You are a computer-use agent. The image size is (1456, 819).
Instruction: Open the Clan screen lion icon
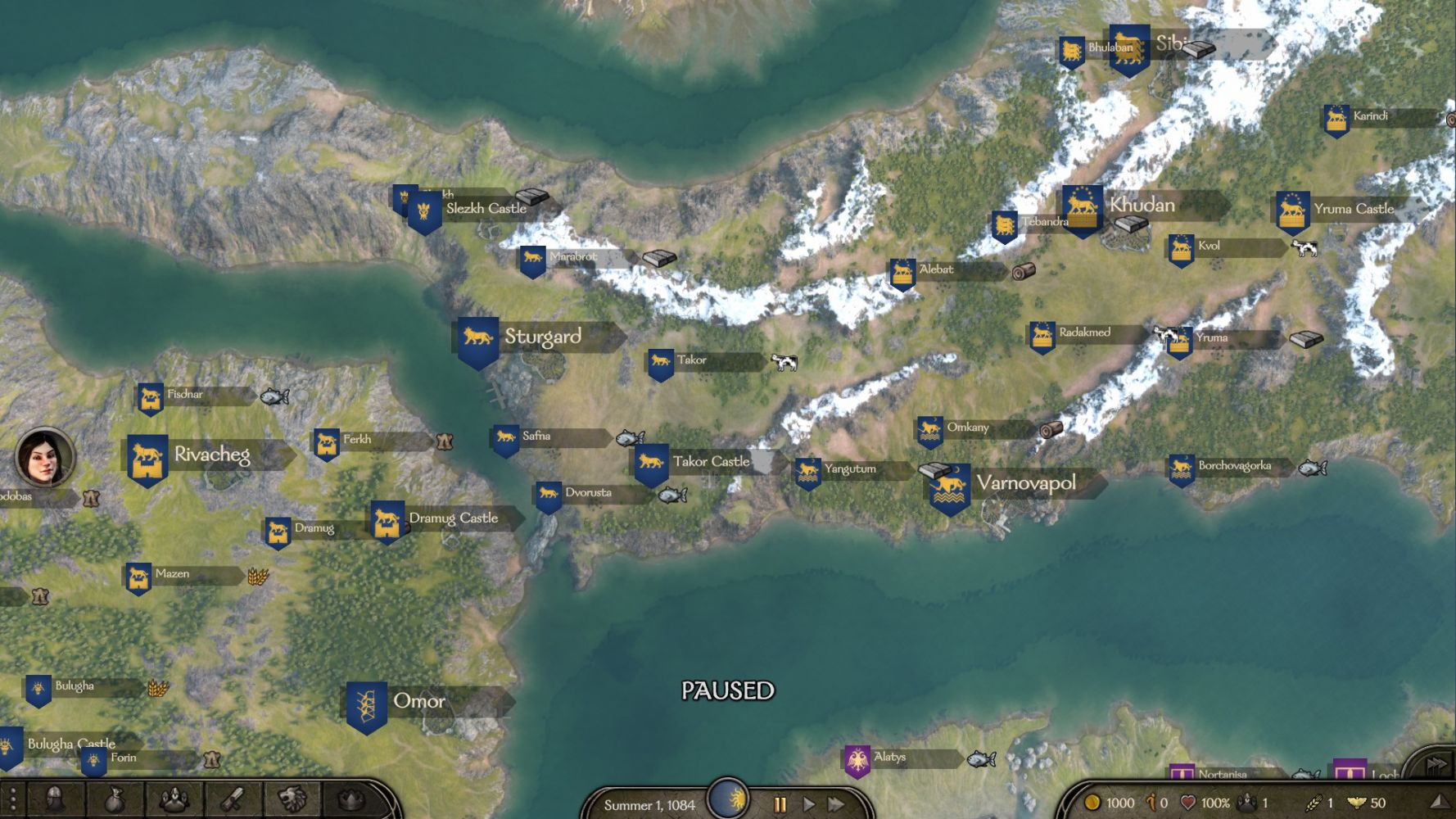tap(292, 800)
